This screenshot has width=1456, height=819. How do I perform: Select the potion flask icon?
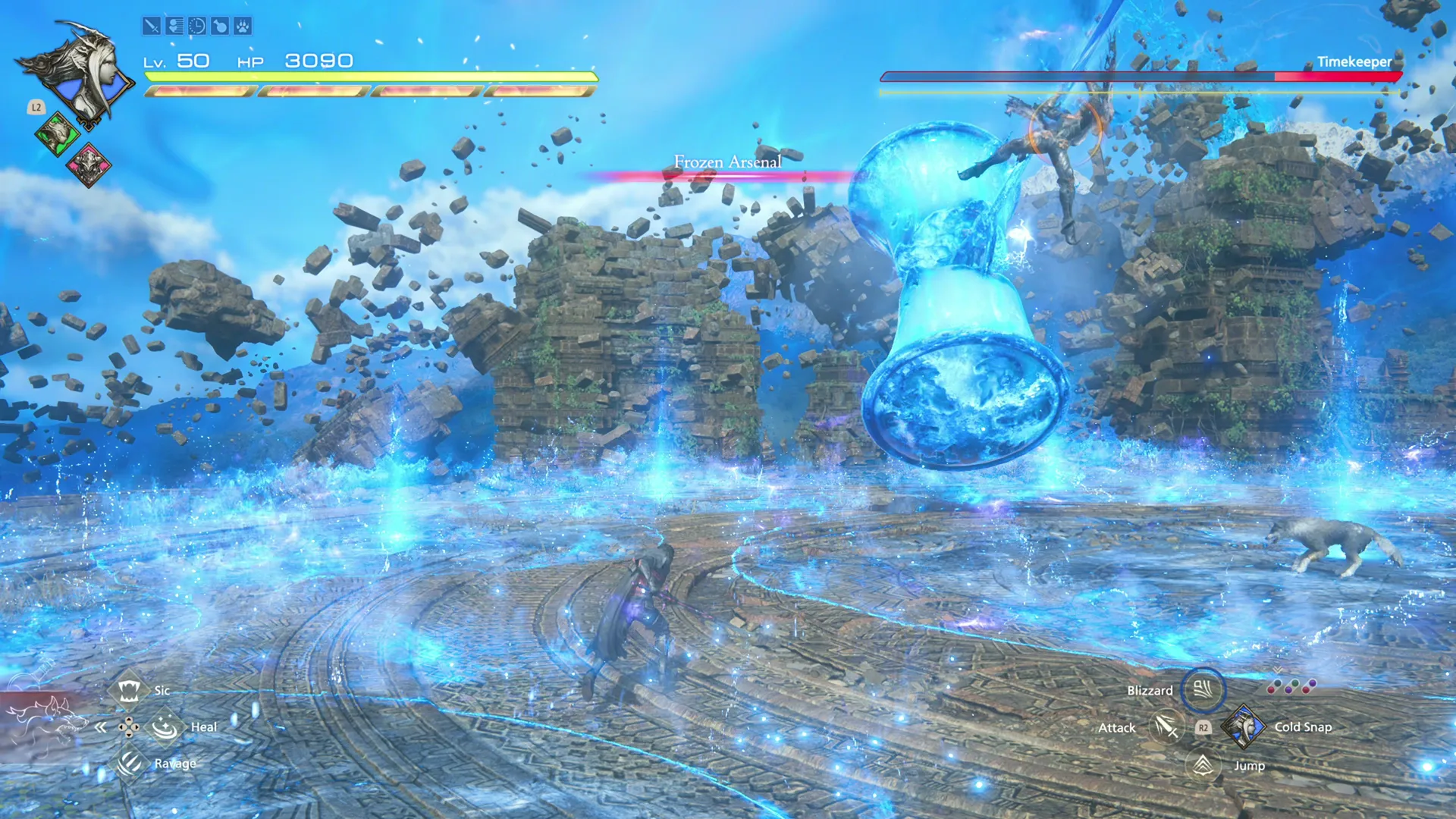coord(220,27)
